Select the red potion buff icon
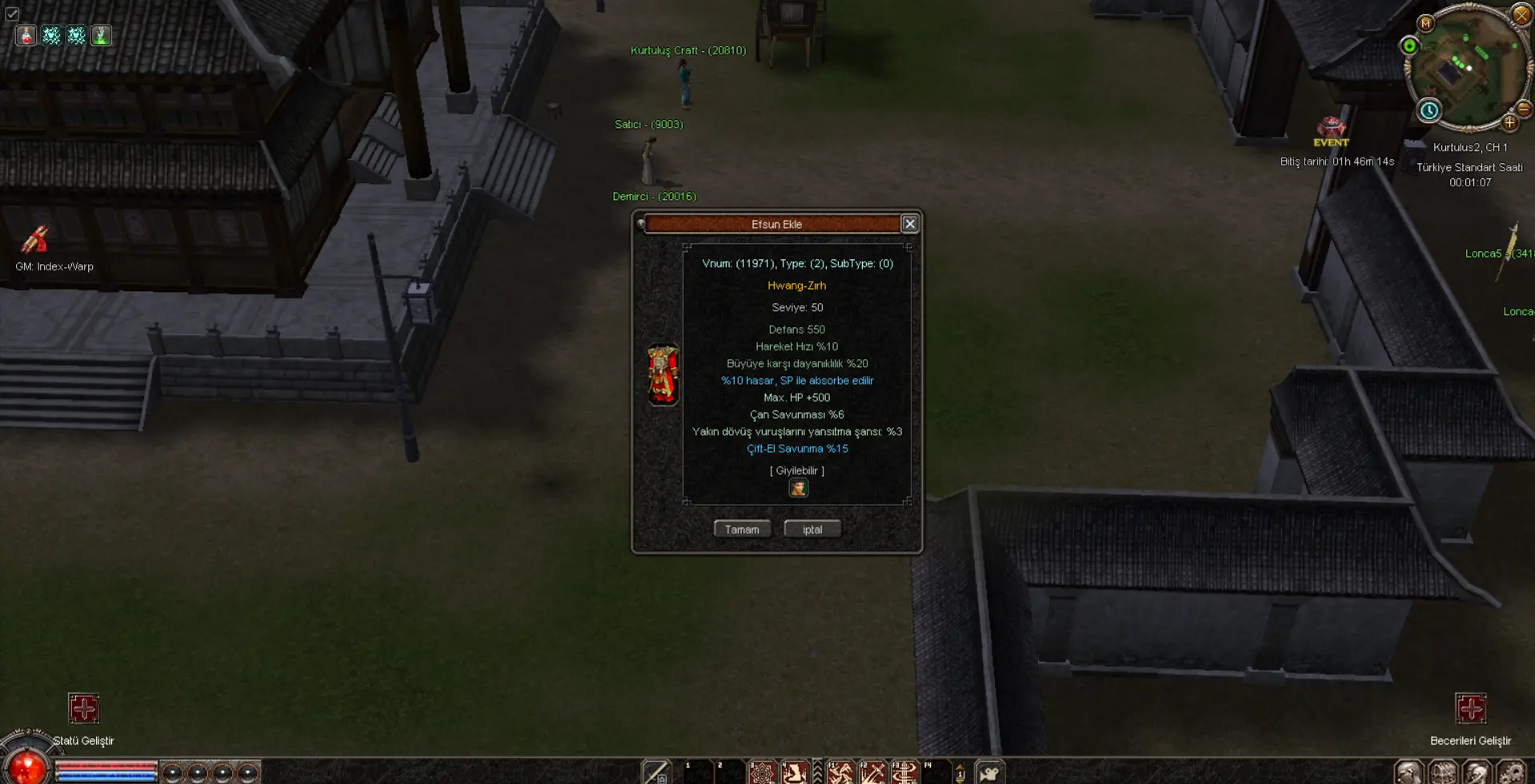Image resolution: width=1535 pixels, height=784 pixels. pos(26,35)
